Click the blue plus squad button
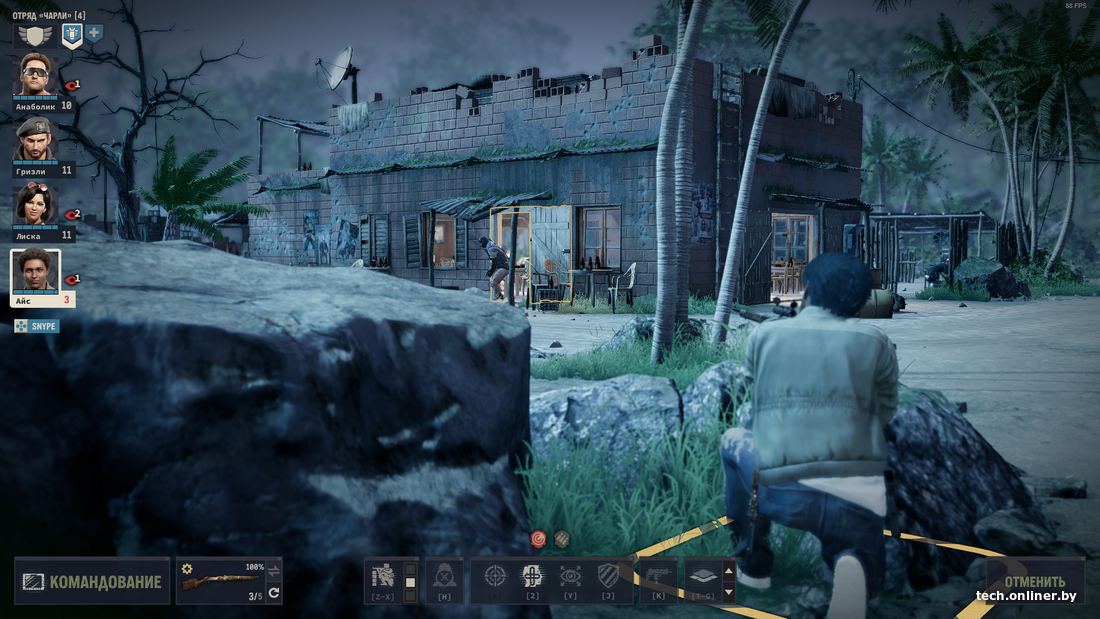The image size is (1100, 619). [x=95, y=33]
